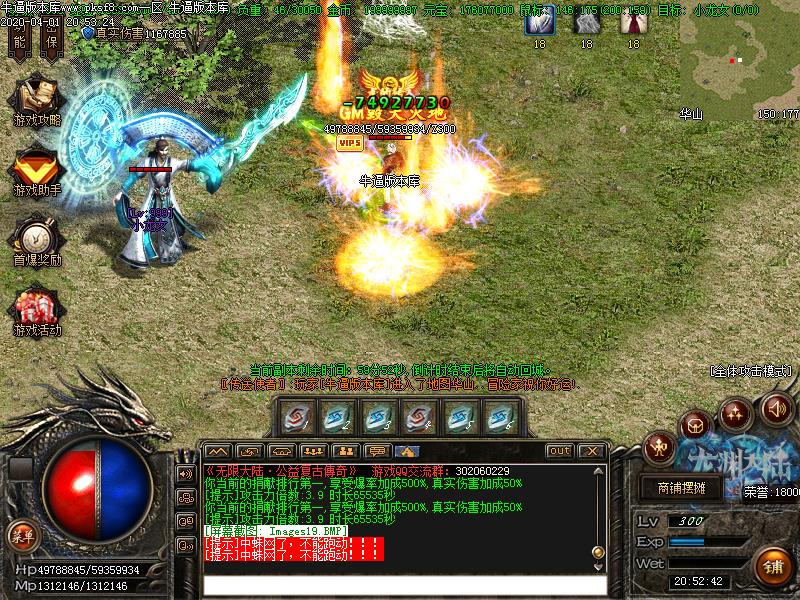The width and height of the screenshot is (800, 600).
Task: Select the first red swirl skill slot
Action: pyautogui.click(x=296, y=418)
